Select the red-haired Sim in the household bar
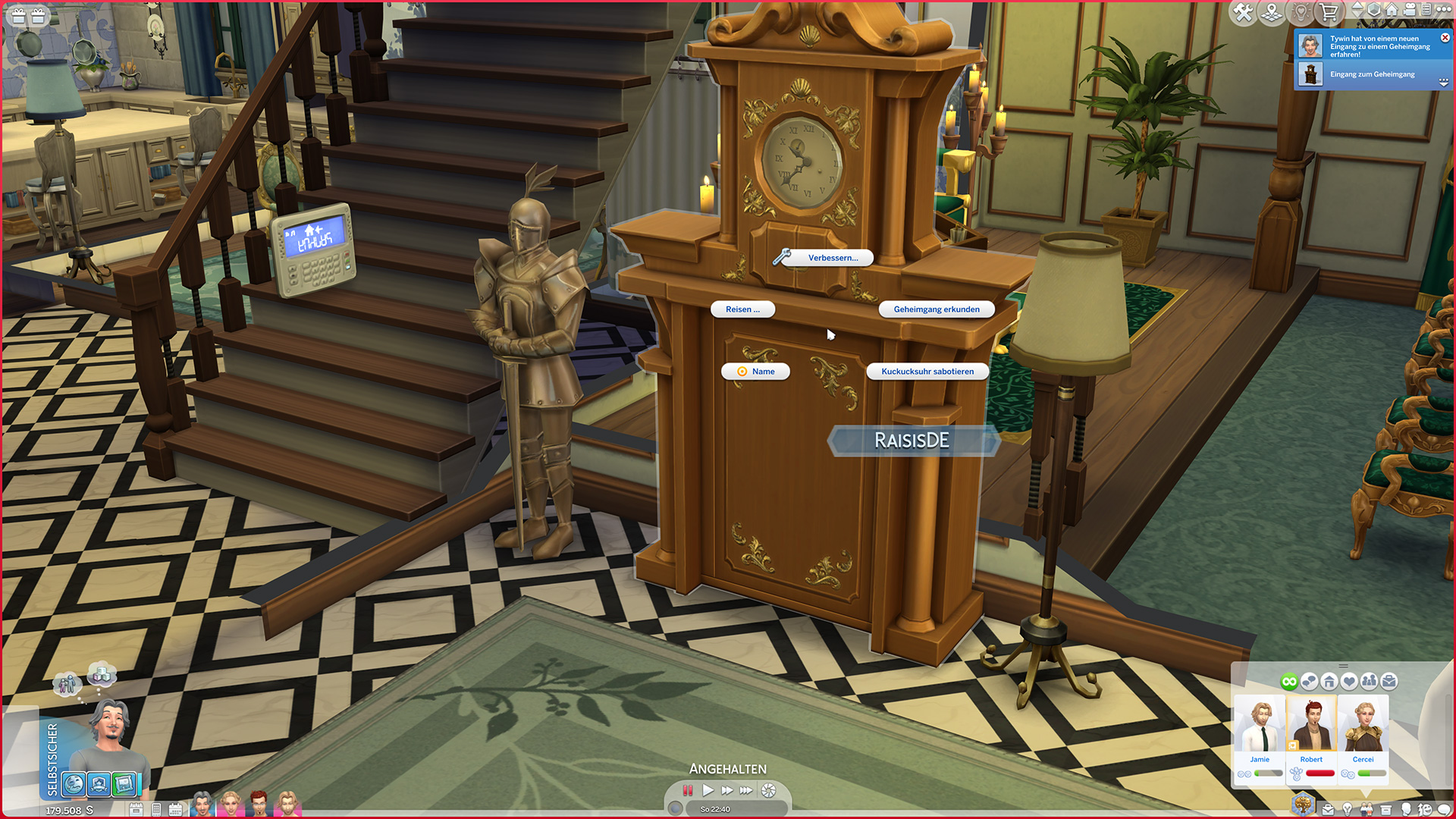 point(259,804)
